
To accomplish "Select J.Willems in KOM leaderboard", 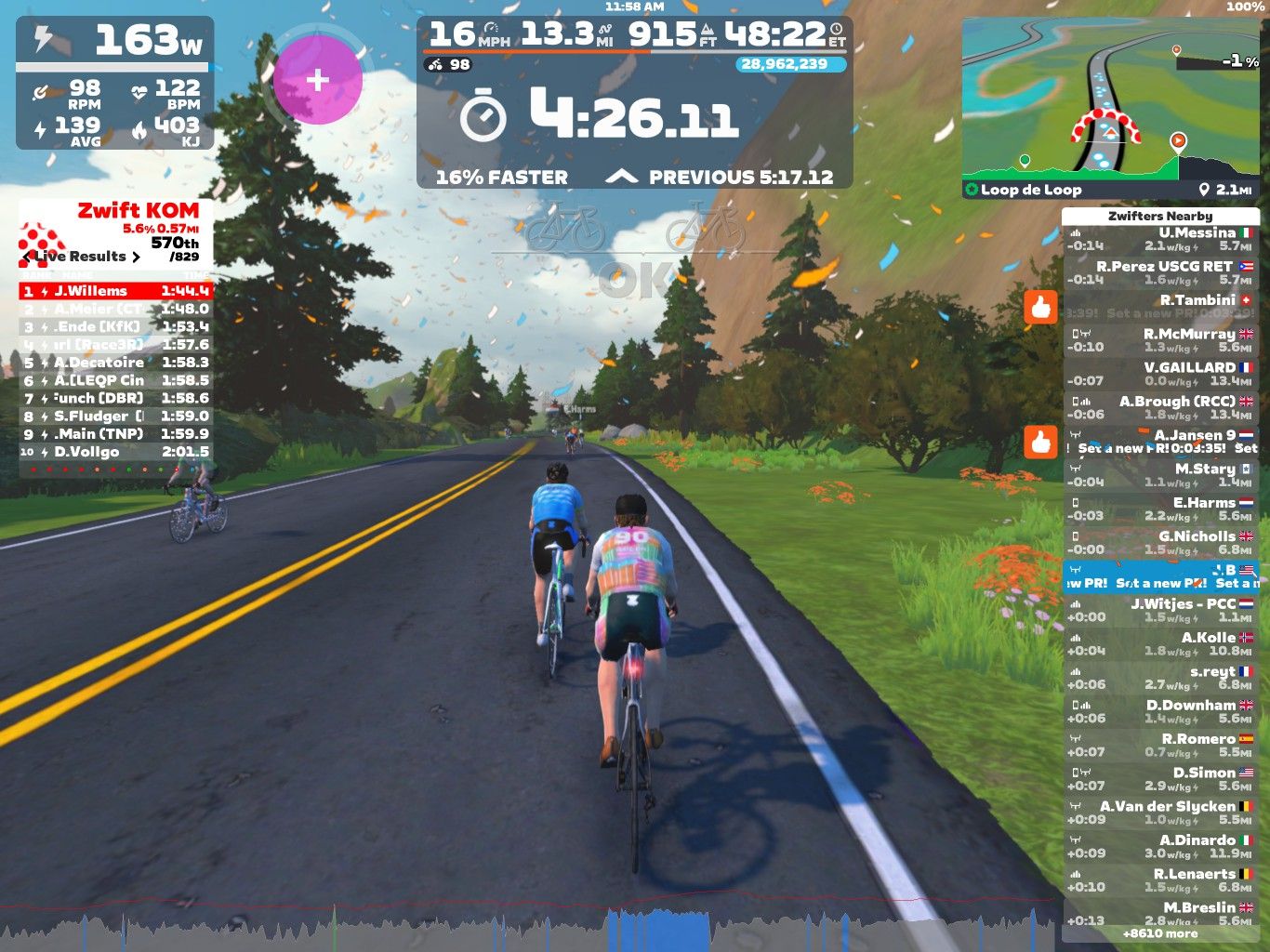I will pos(116,291).
